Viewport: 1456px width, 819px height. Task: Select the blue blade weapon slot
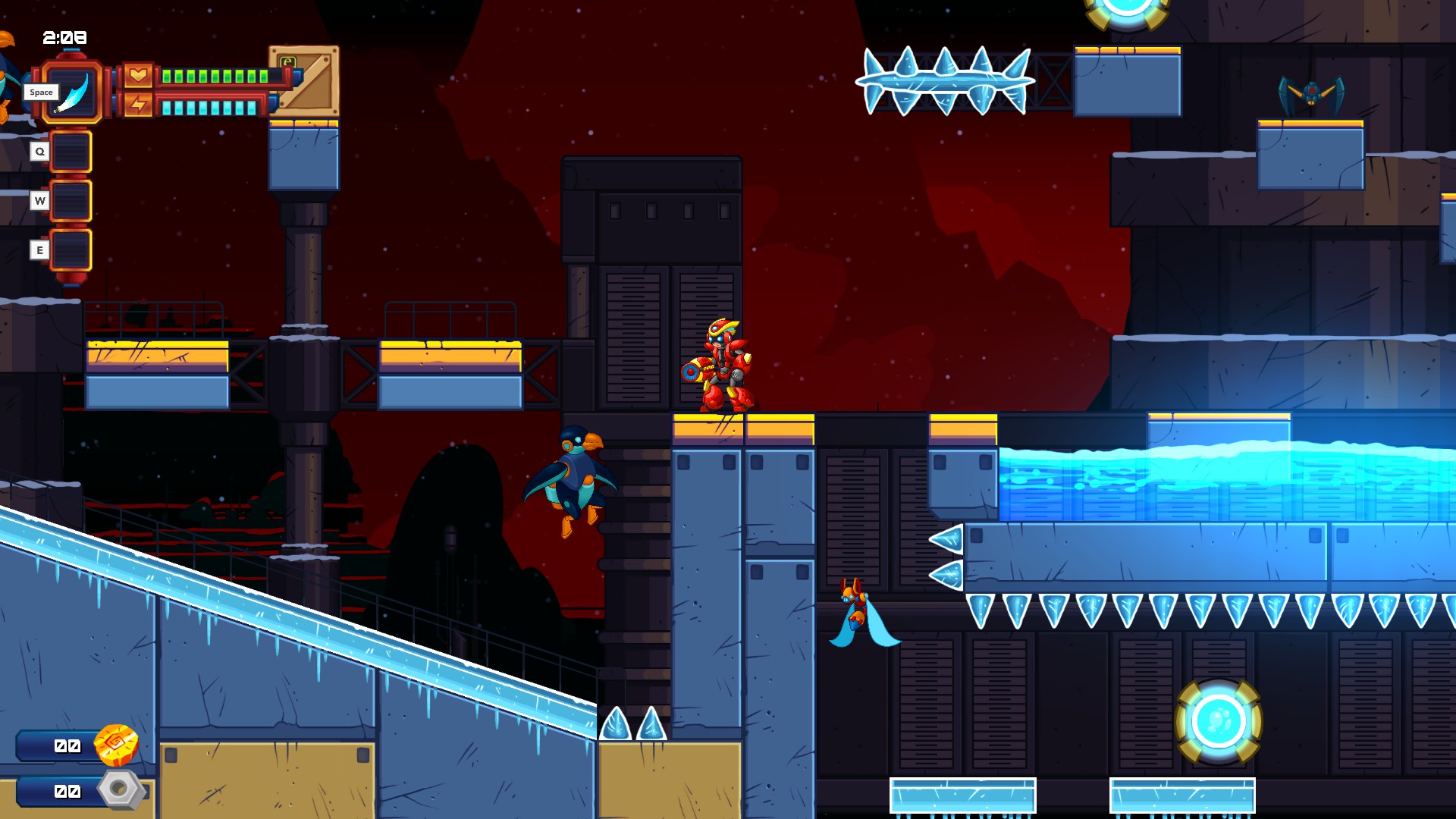click(x=72, y=92)
